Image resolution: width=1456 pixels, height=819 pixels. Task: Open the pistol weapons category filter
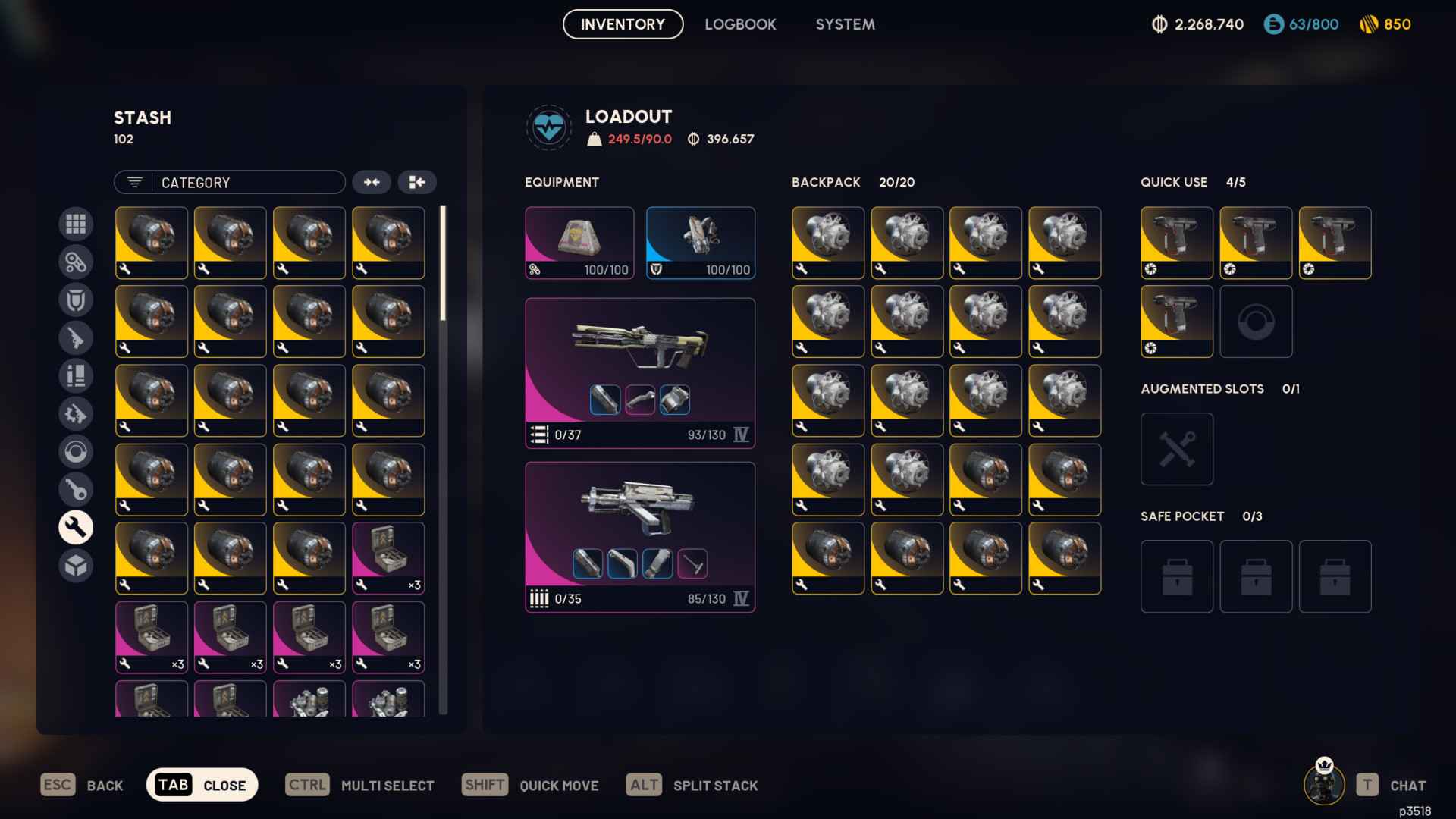tap(76, 337)
